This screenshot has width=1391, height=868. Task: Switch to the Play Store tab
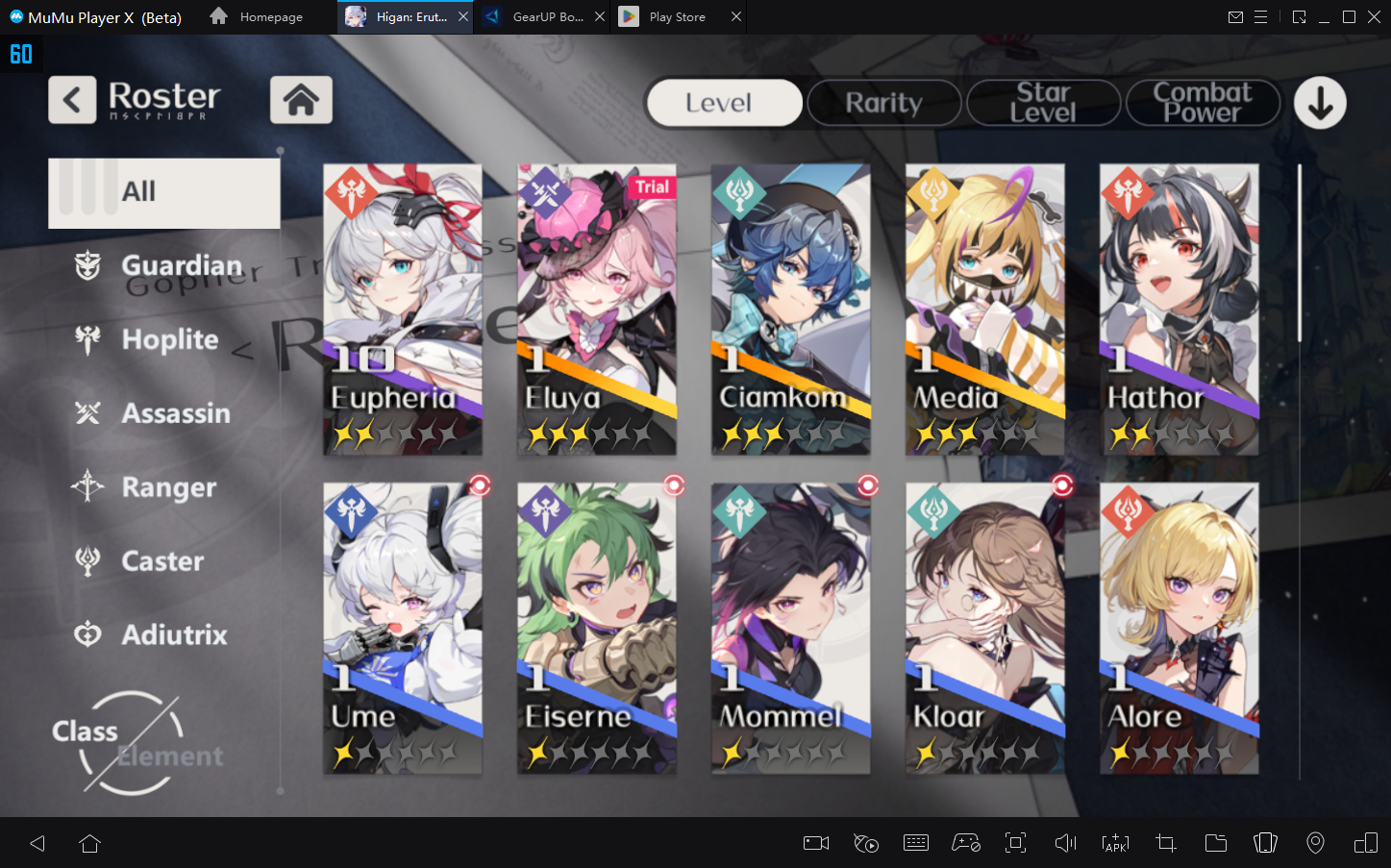[x=677, y=17]
